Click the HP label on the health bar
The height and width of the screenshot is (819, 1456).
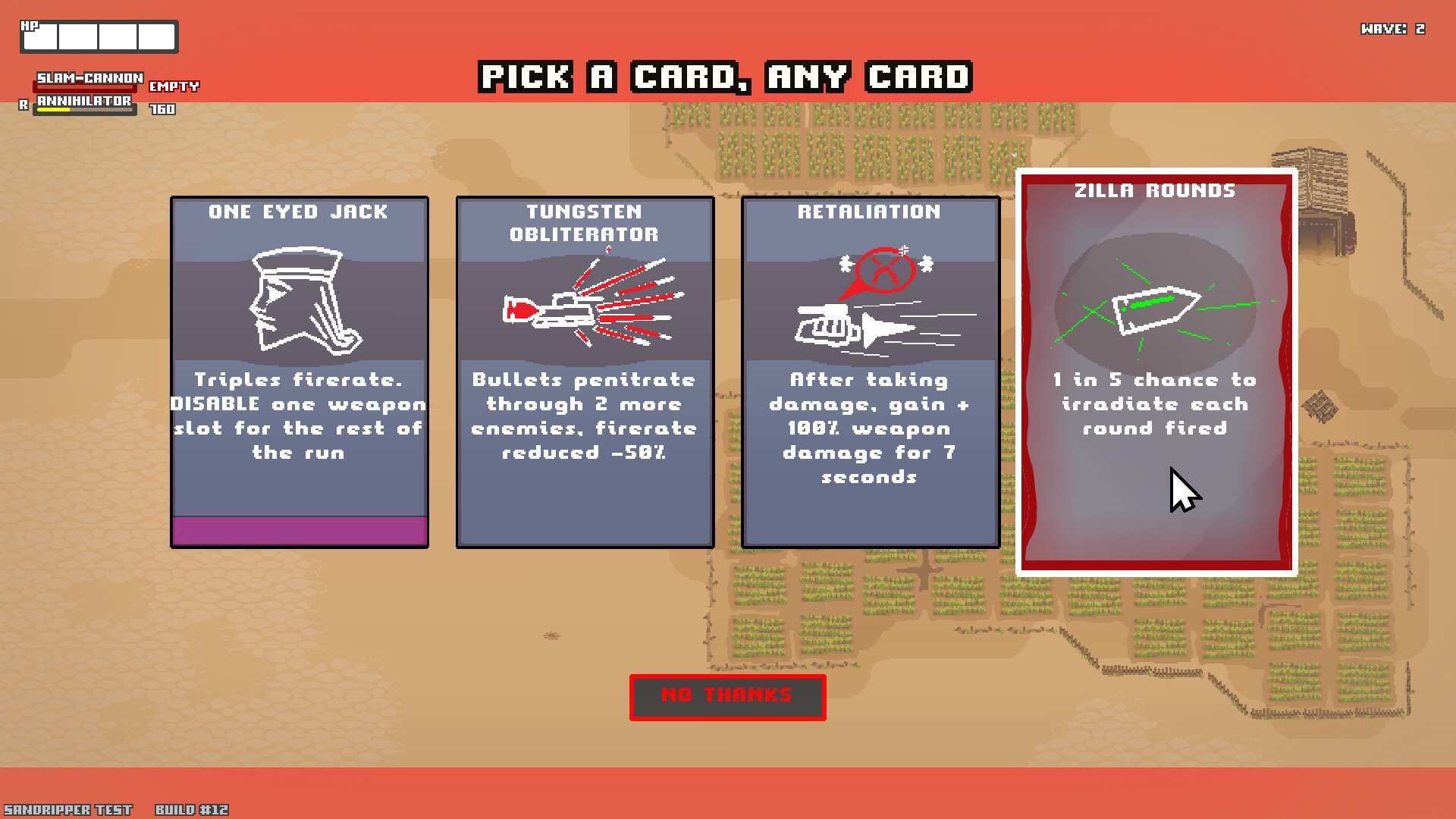coord(29,27)
